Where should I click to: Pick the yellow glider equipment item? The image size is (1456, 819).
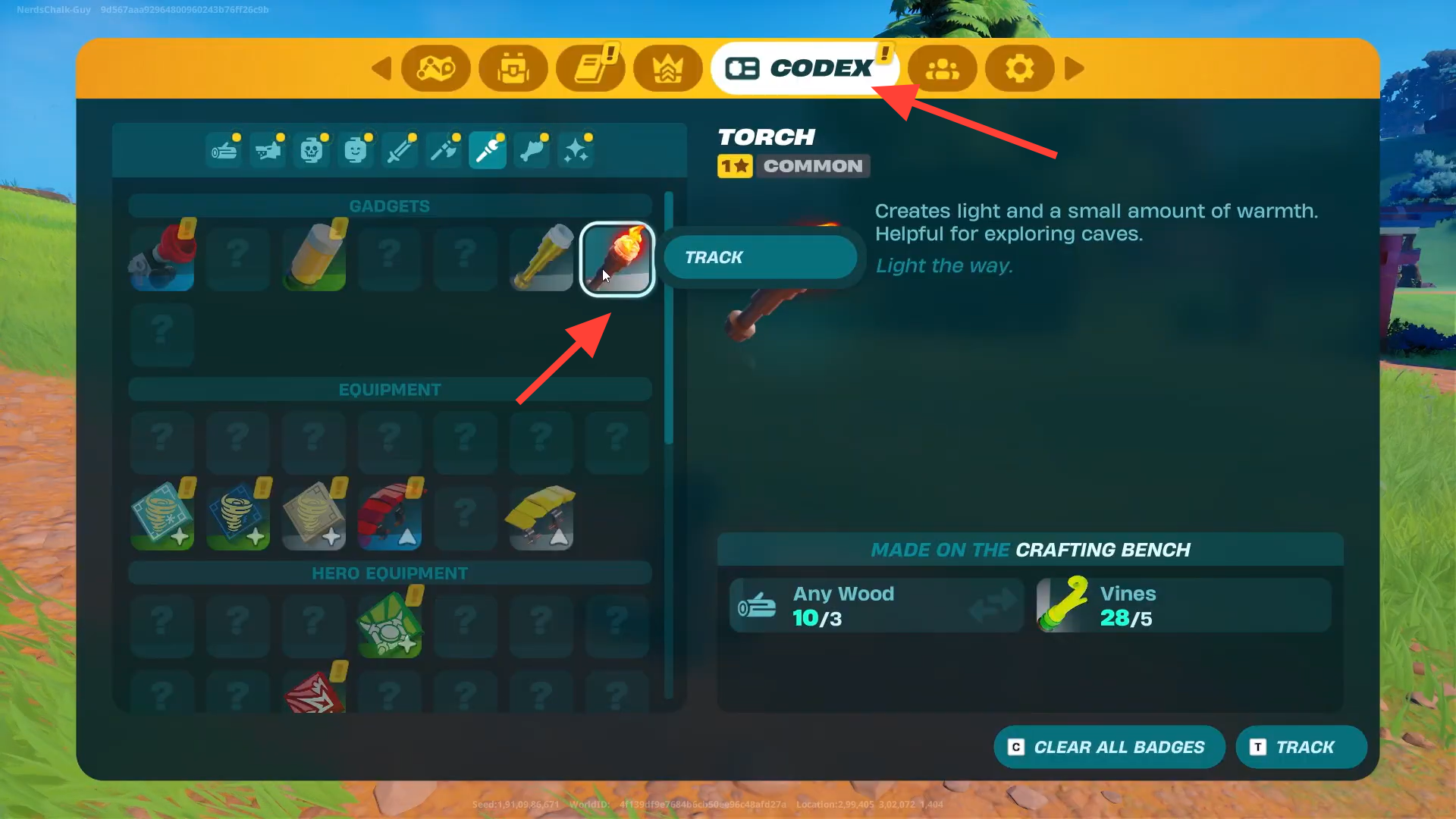(541, 517)
